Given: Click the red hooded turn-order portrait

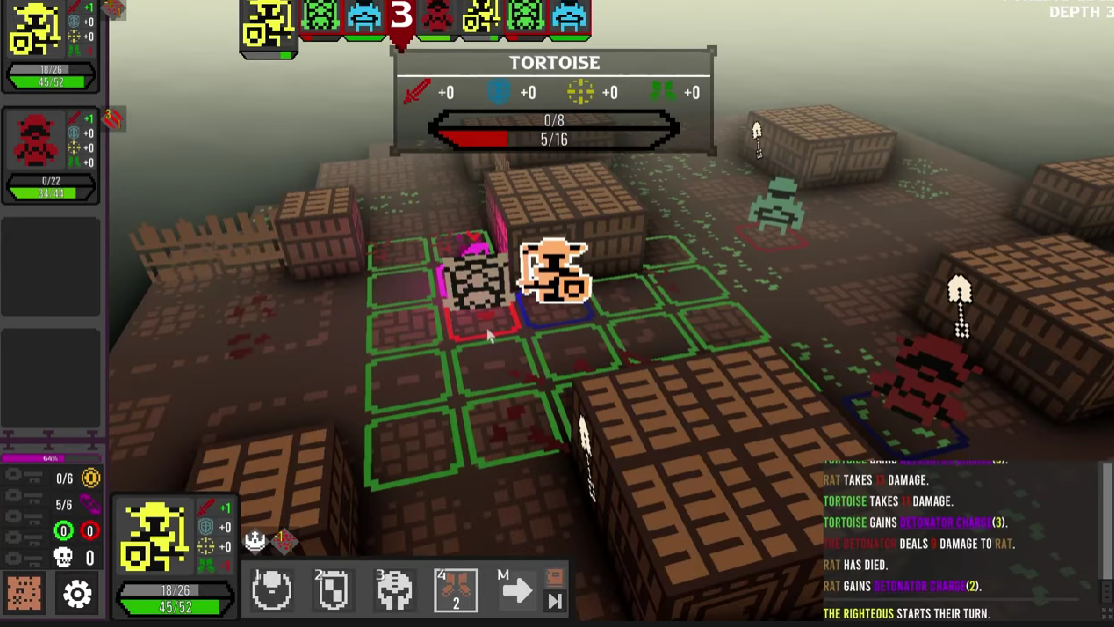Looking at the screenshot, I should (437, 18).
